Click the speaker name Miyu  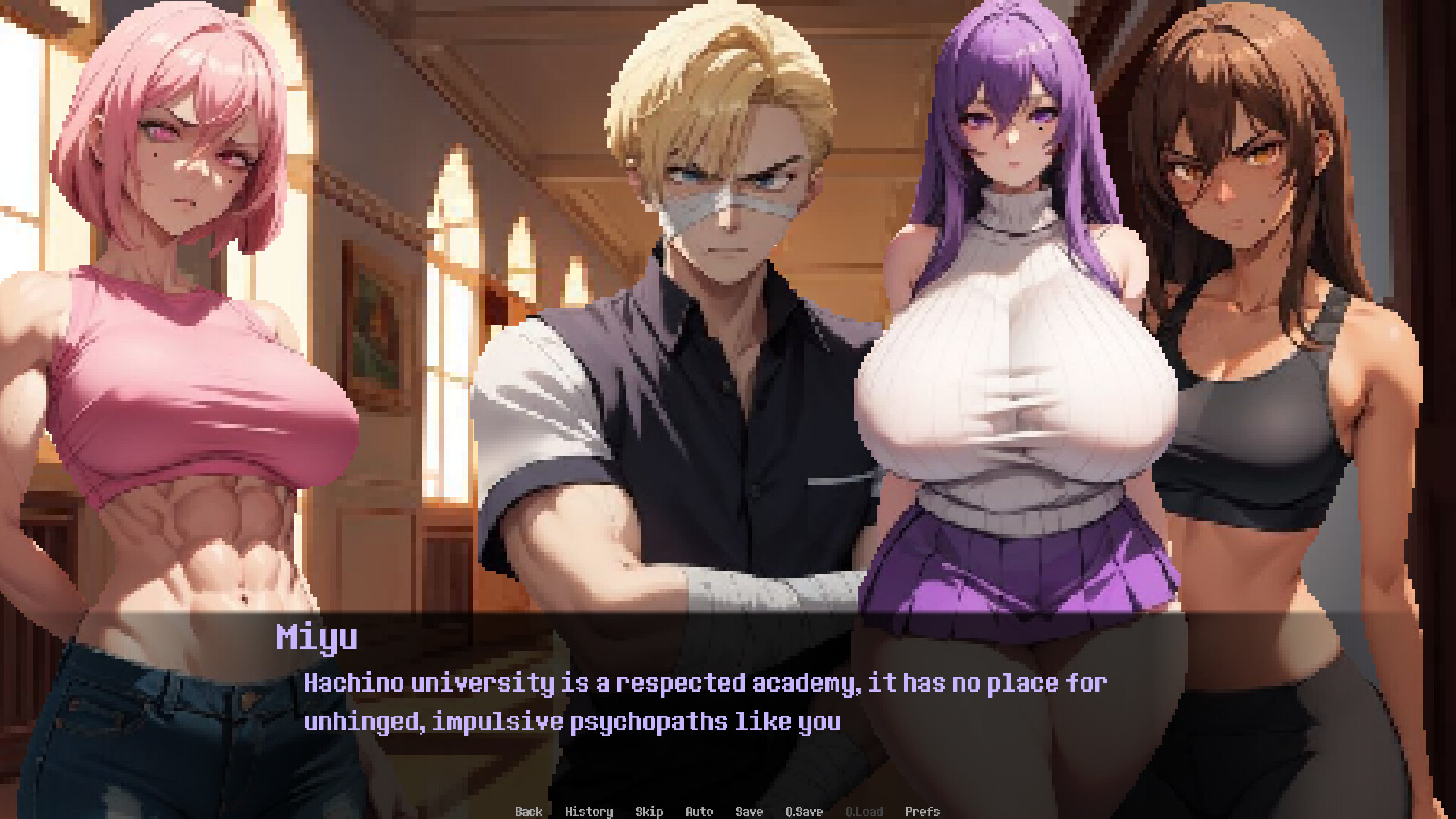click(316, 638)
